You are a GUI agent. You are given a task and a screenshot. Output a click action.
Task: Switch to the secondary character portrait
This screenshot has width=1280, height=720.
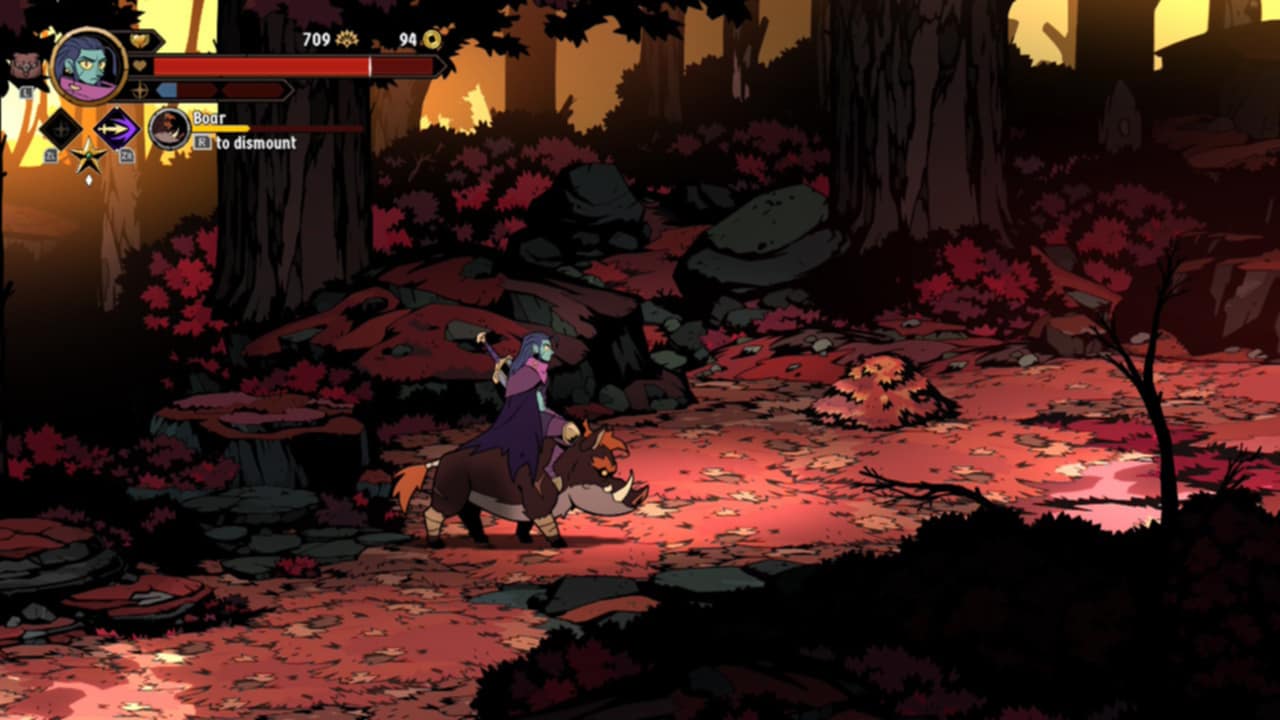[26, 67]
